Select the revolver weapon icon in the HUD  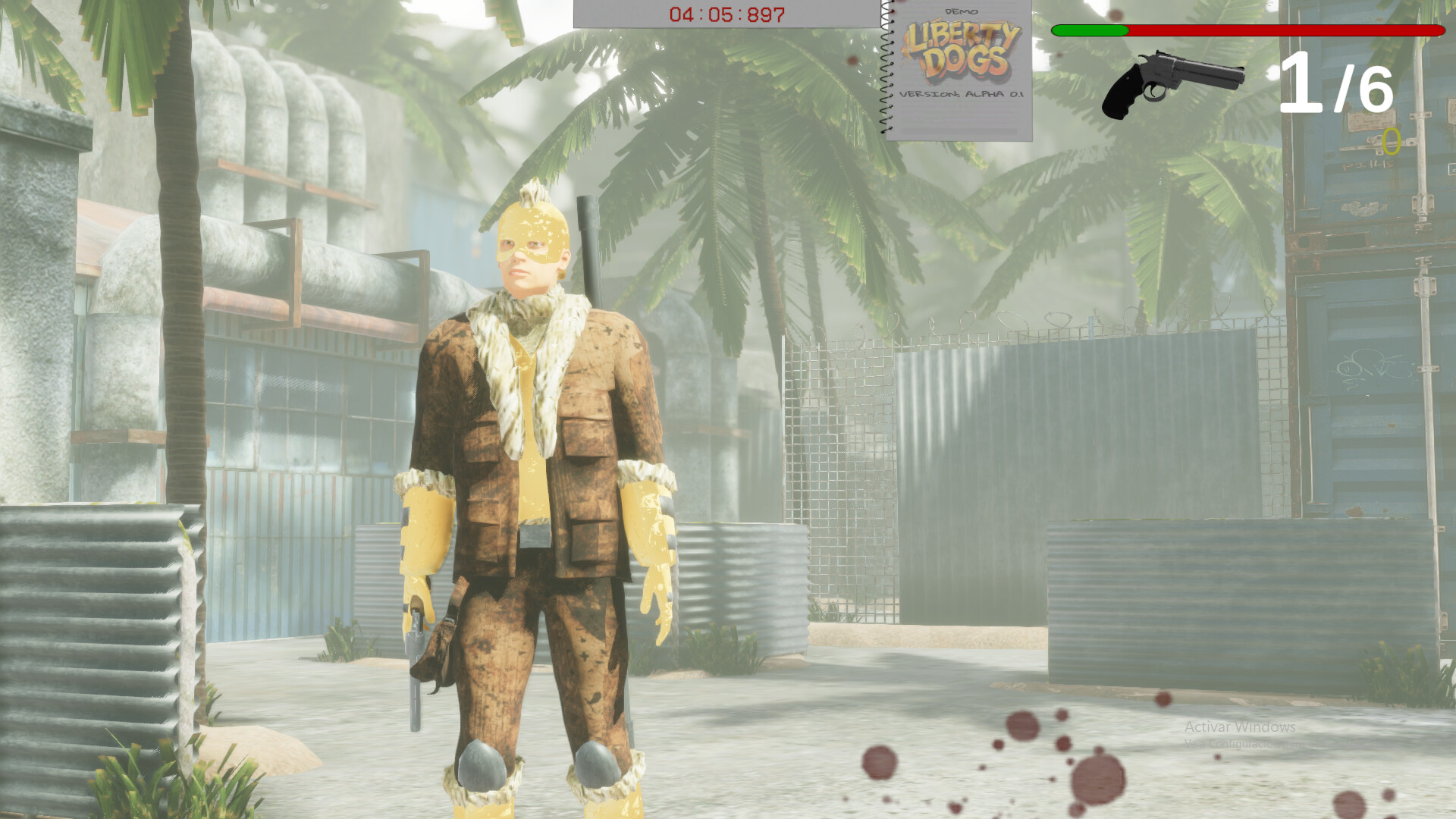click(x=1172, y=80)
